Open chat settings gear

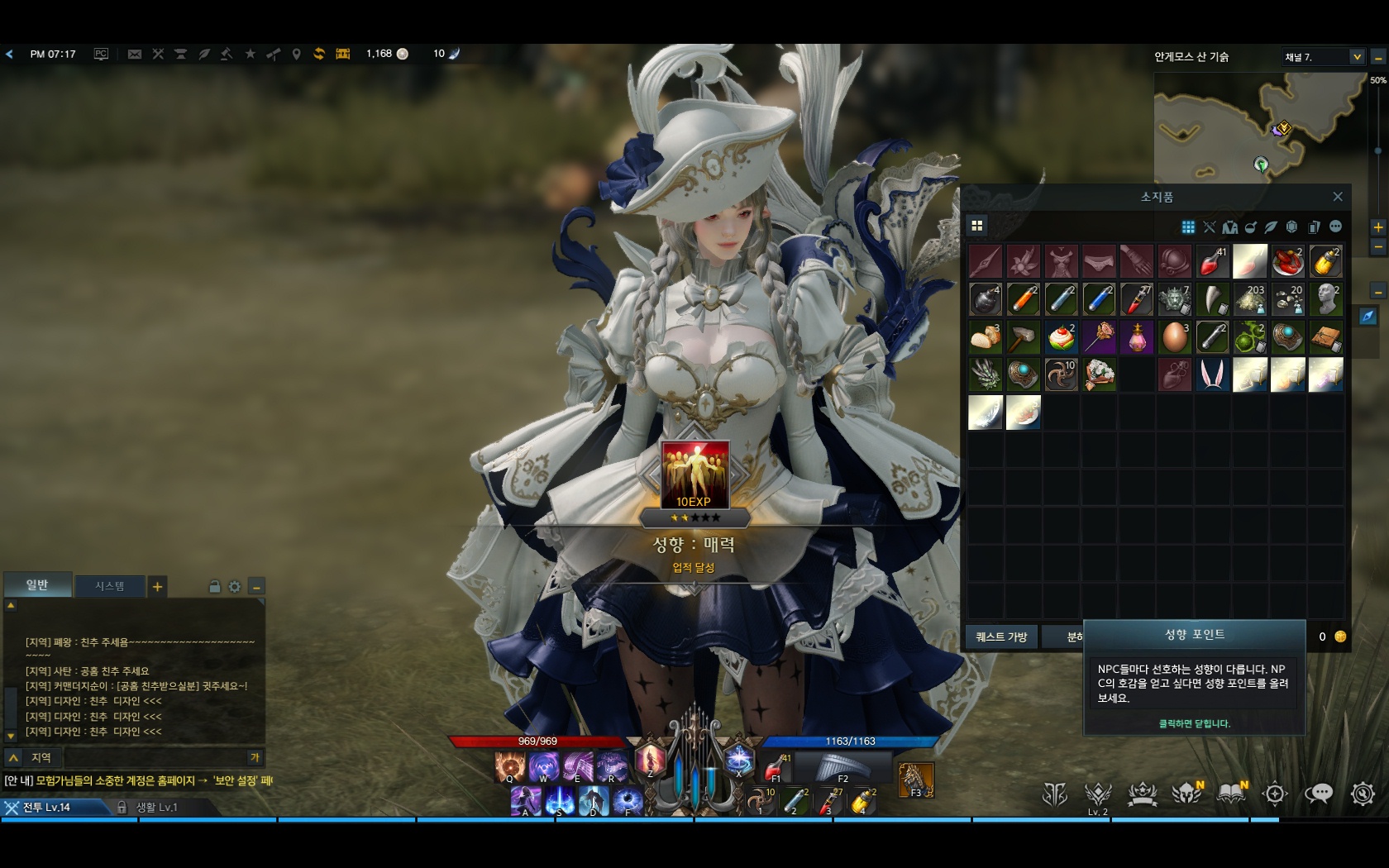[x=235, y=587]
